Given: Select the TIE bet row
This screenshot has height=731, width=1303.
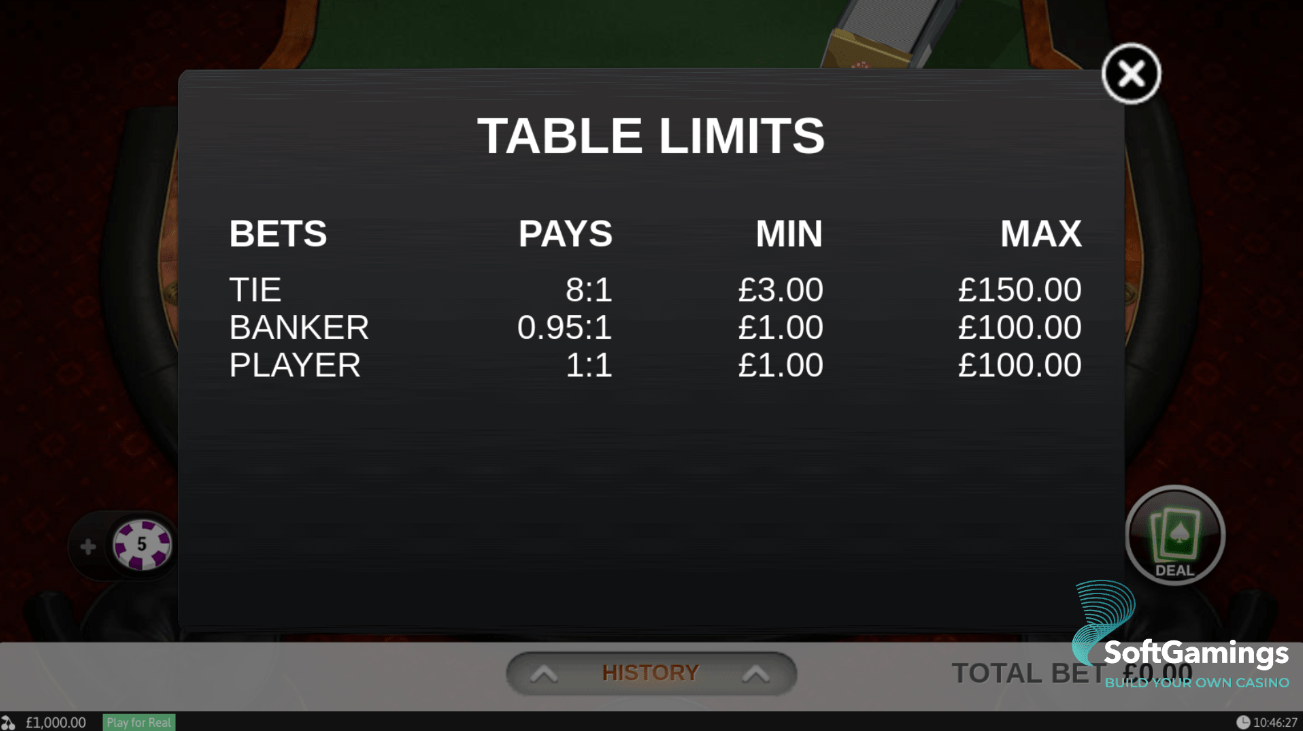Looking at the screenshot, I should click(x=255, y=289).
